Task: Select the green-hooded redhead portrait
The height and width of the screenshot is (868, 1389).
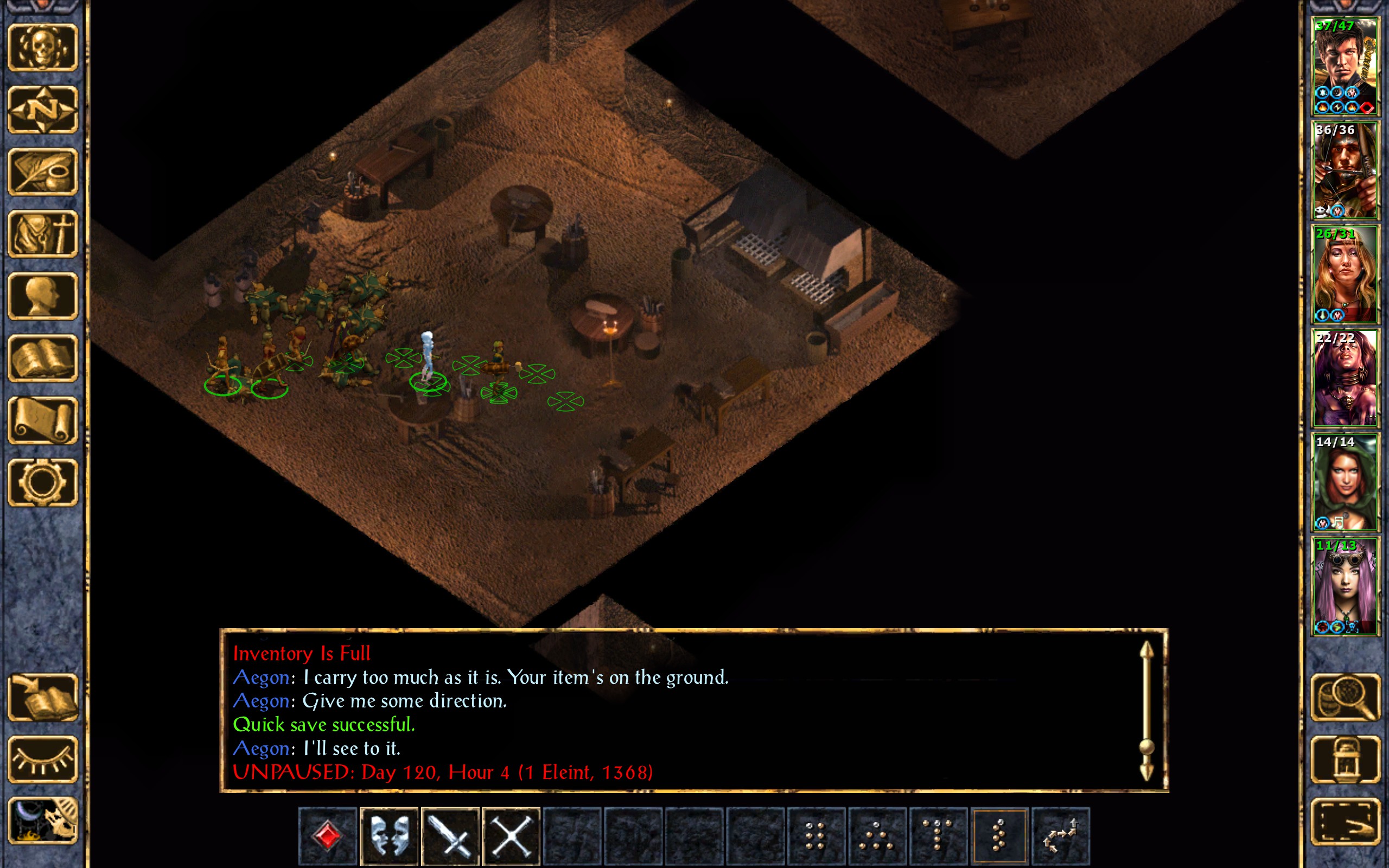Action: pos(1345,482)
